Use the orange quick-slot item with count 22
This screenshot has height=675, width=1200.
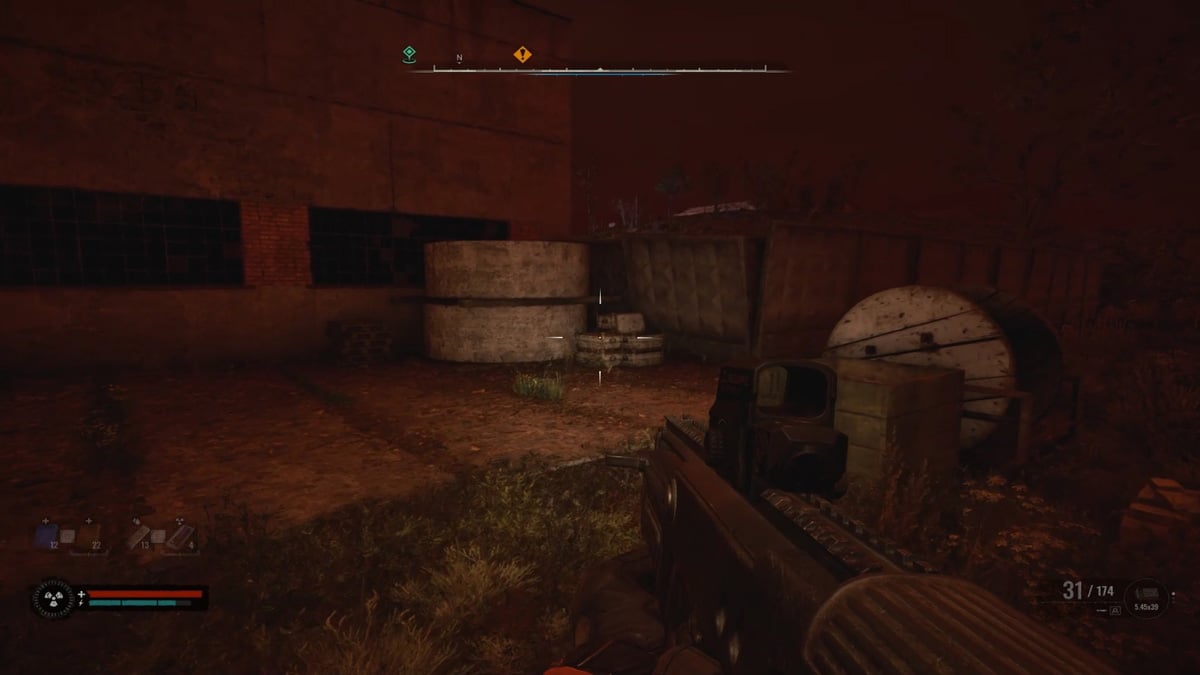pyautogui.click(x=89, y=537)
